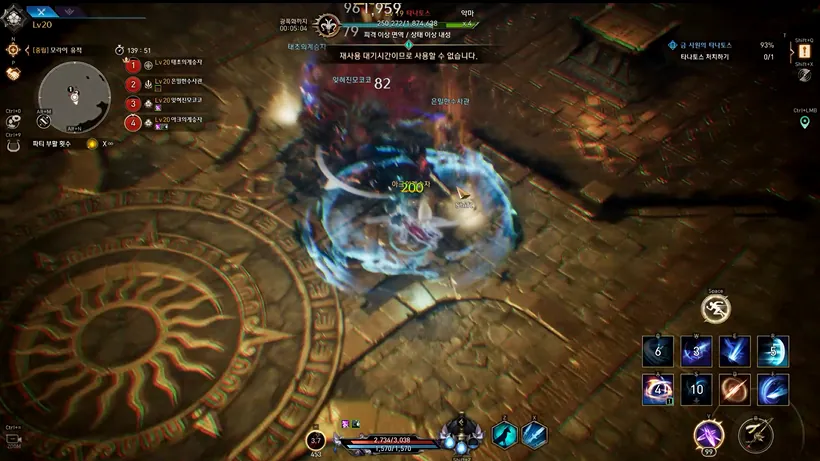Use the S skill showing cooldown 10
The height and width of the screenshot is (461, 820).
(x=696, y=389)
